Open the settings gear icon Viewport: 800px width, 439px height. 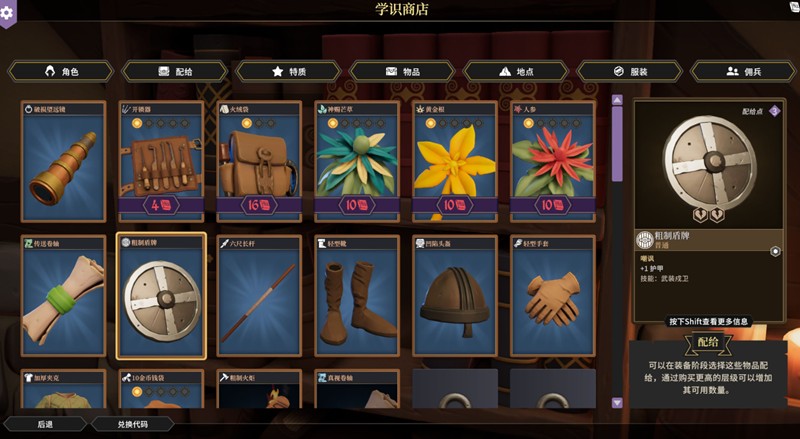pos(8,12)
